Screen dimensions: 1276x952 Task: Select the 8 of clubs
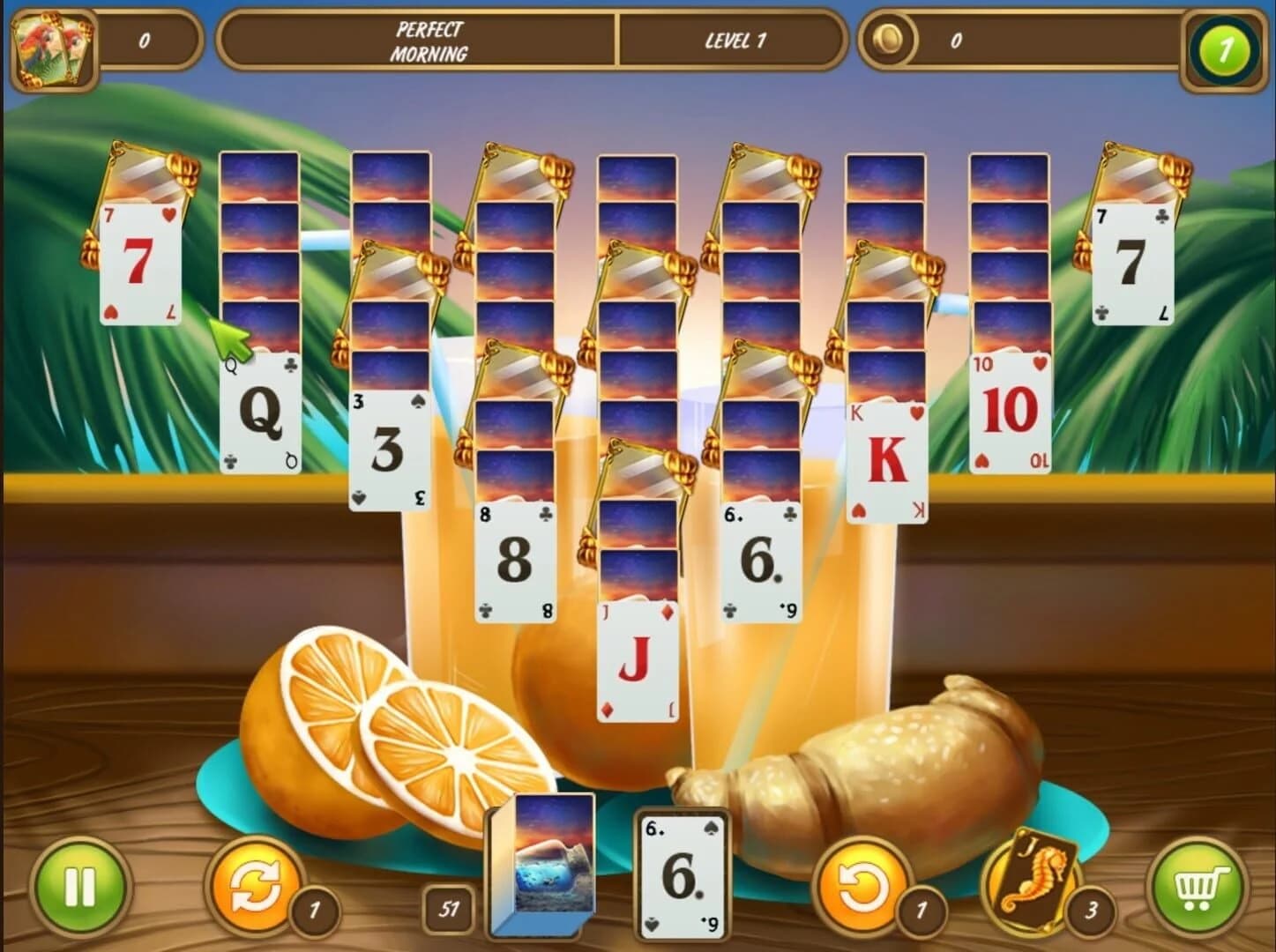point(515,560)
